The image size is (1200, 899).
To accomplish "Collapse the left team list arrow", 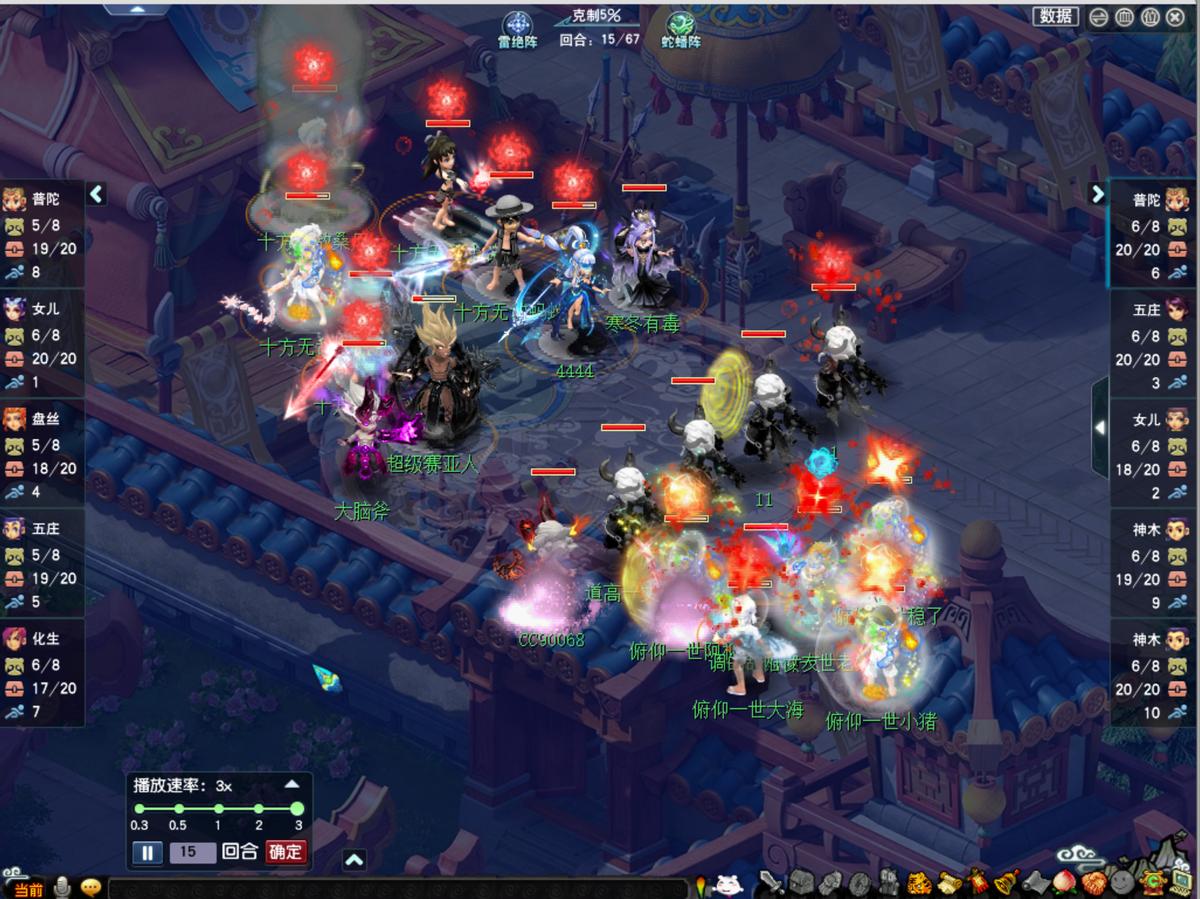I will (96, 194).
